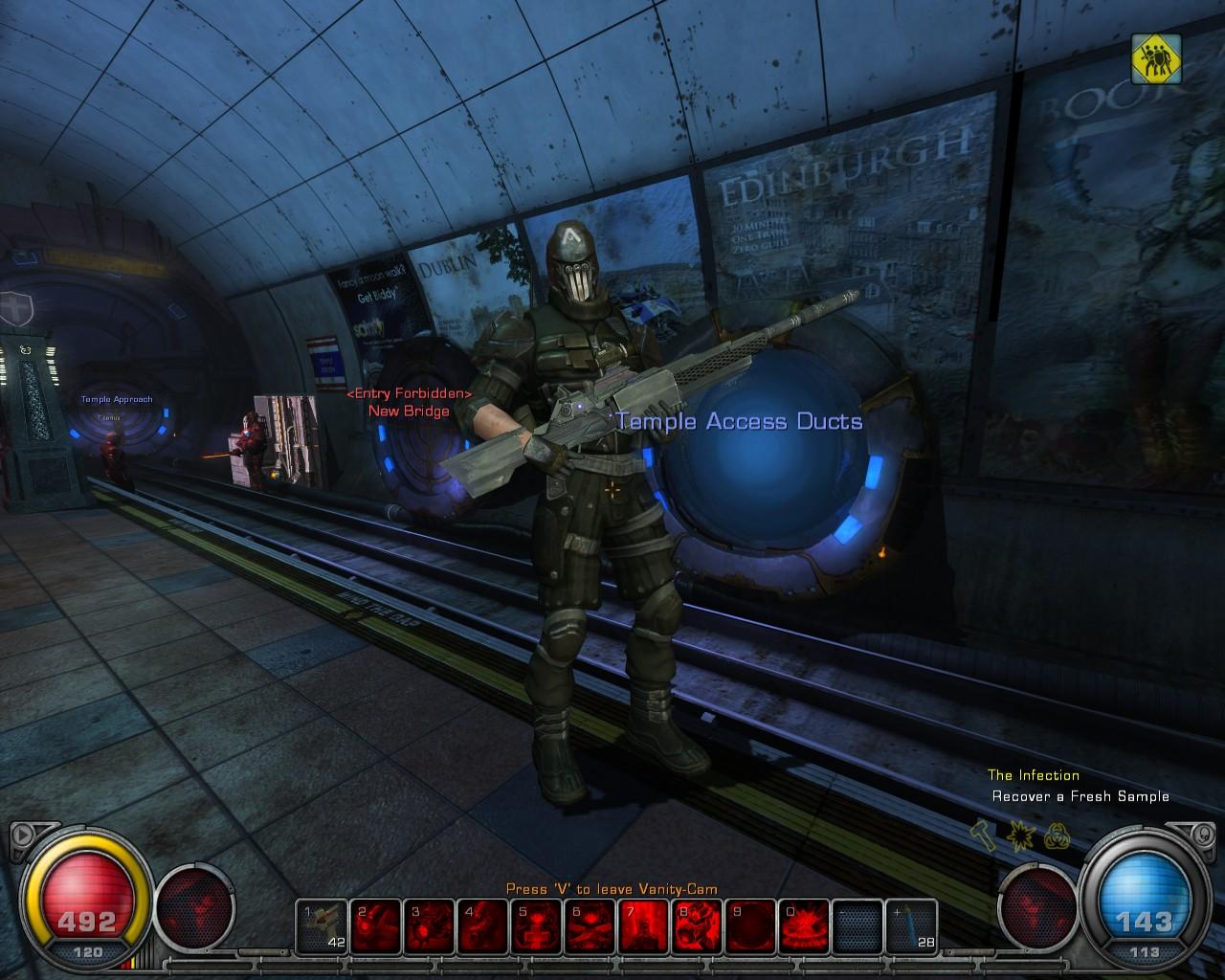
Task: Click the left mouse skill orb beside health
Action: pyautogui.click(x=195, y=904)
